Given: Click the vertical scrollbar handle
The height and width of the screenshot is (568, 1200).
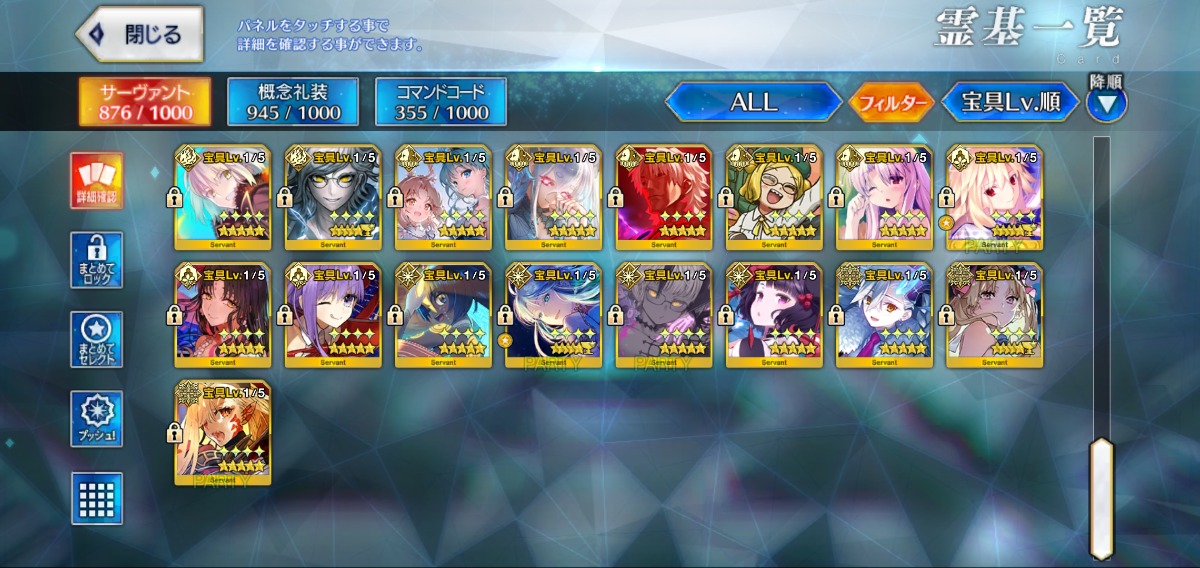Looking at the screenshot, I should pos(1101,497).
